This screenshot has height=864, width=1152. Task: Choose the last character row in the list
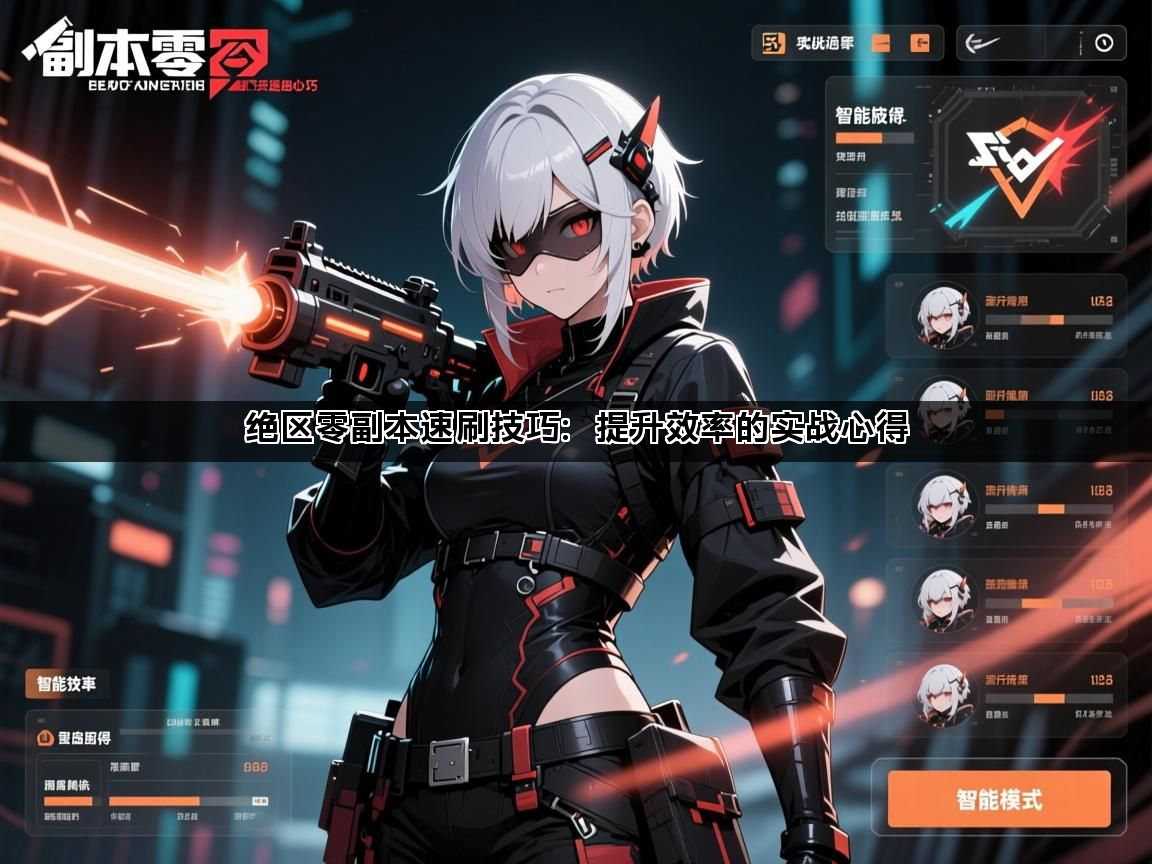coord(1006,695)
